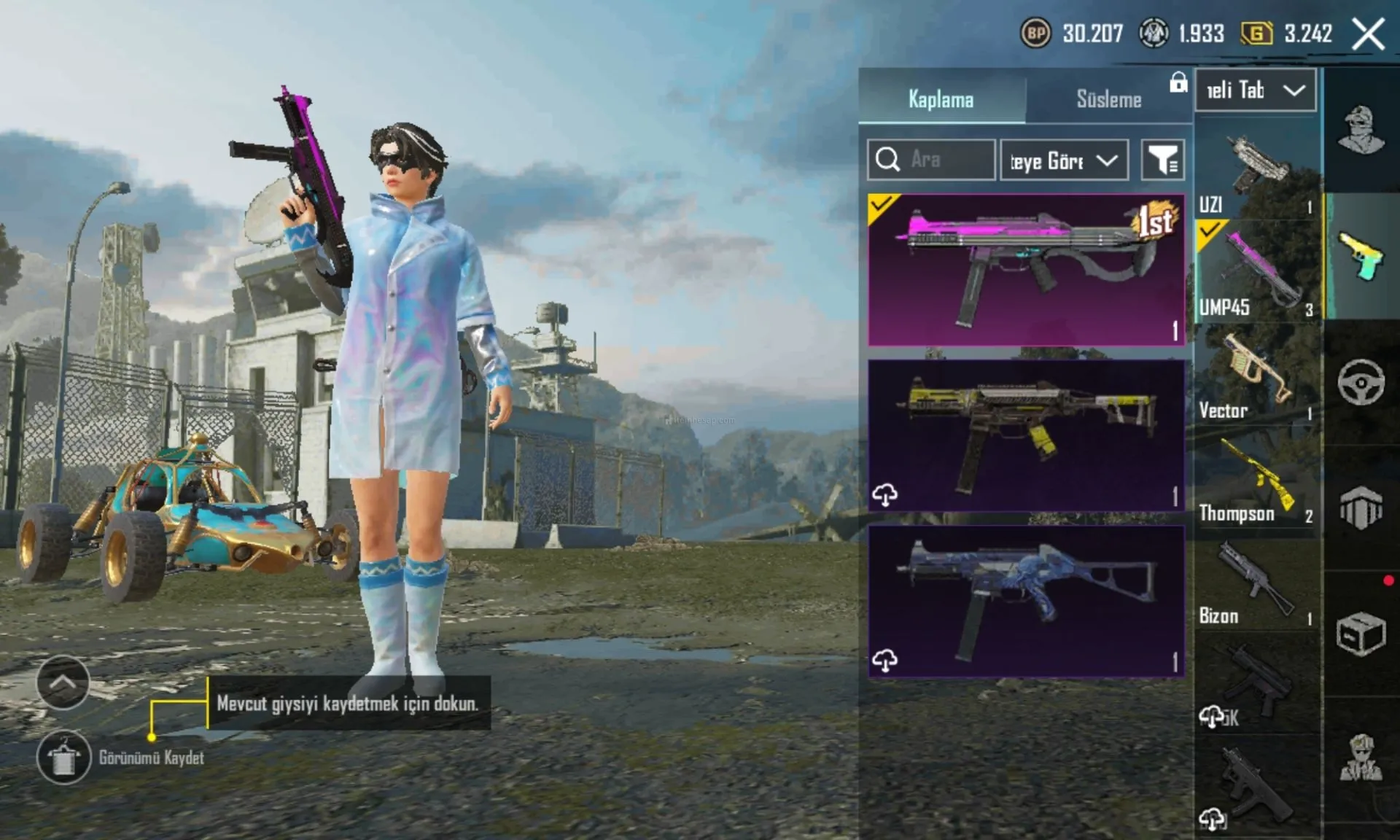Open the Süsleme tab
Viewport: 1400px width, 840px height.
point(1108,98)
